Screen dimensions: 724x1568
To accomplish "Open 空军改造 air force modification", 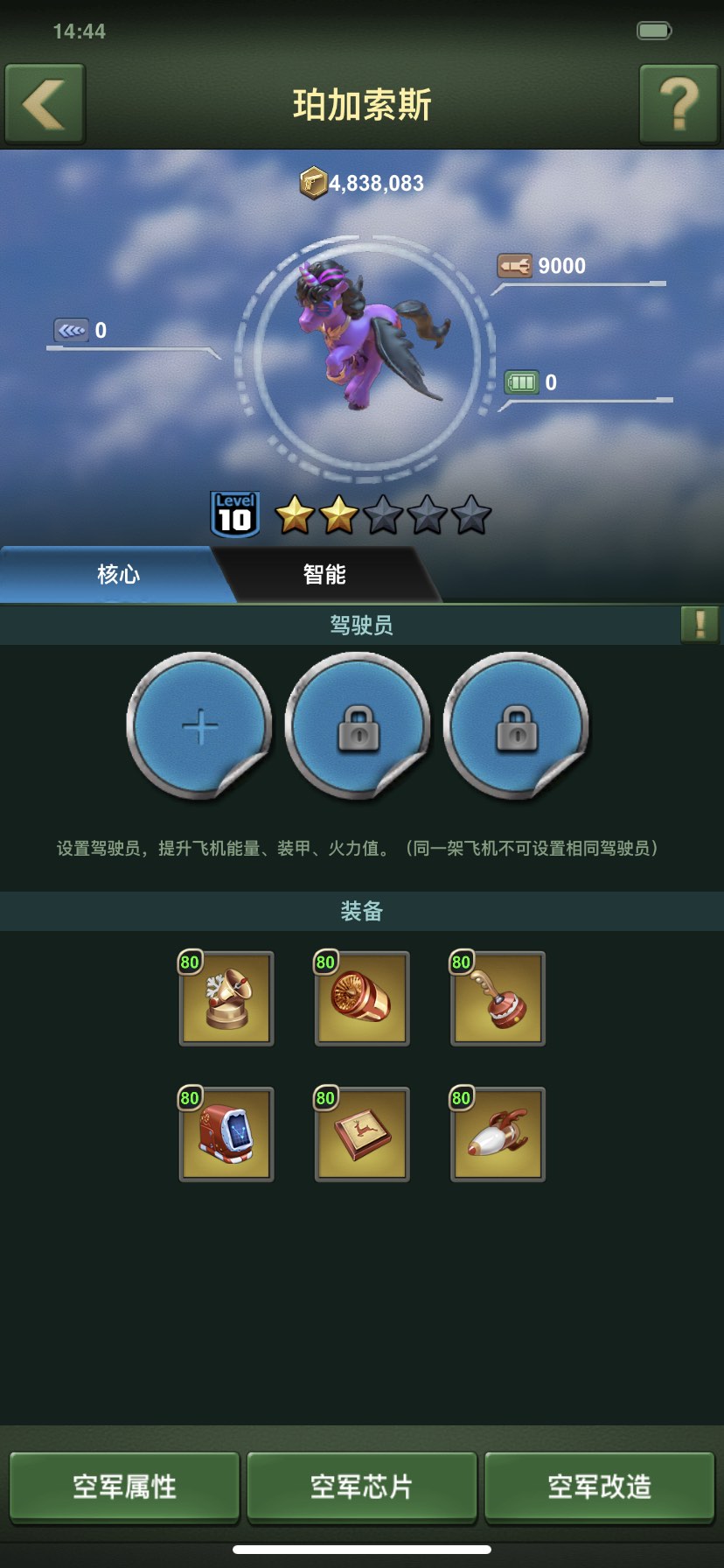I will pos(599,1487).
